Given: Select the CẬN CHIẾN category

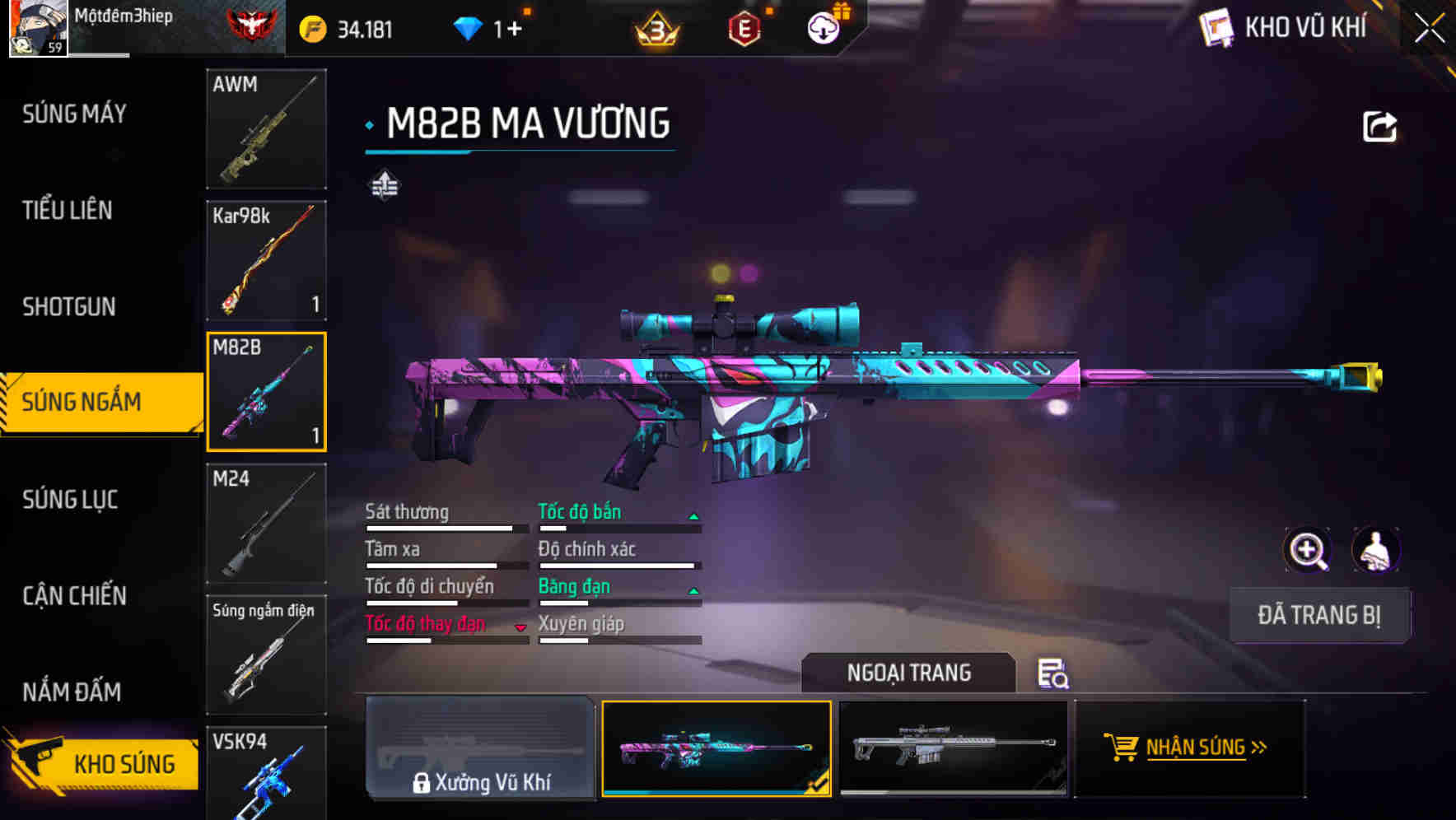Looking at the screenshot, I should (72, 595).
